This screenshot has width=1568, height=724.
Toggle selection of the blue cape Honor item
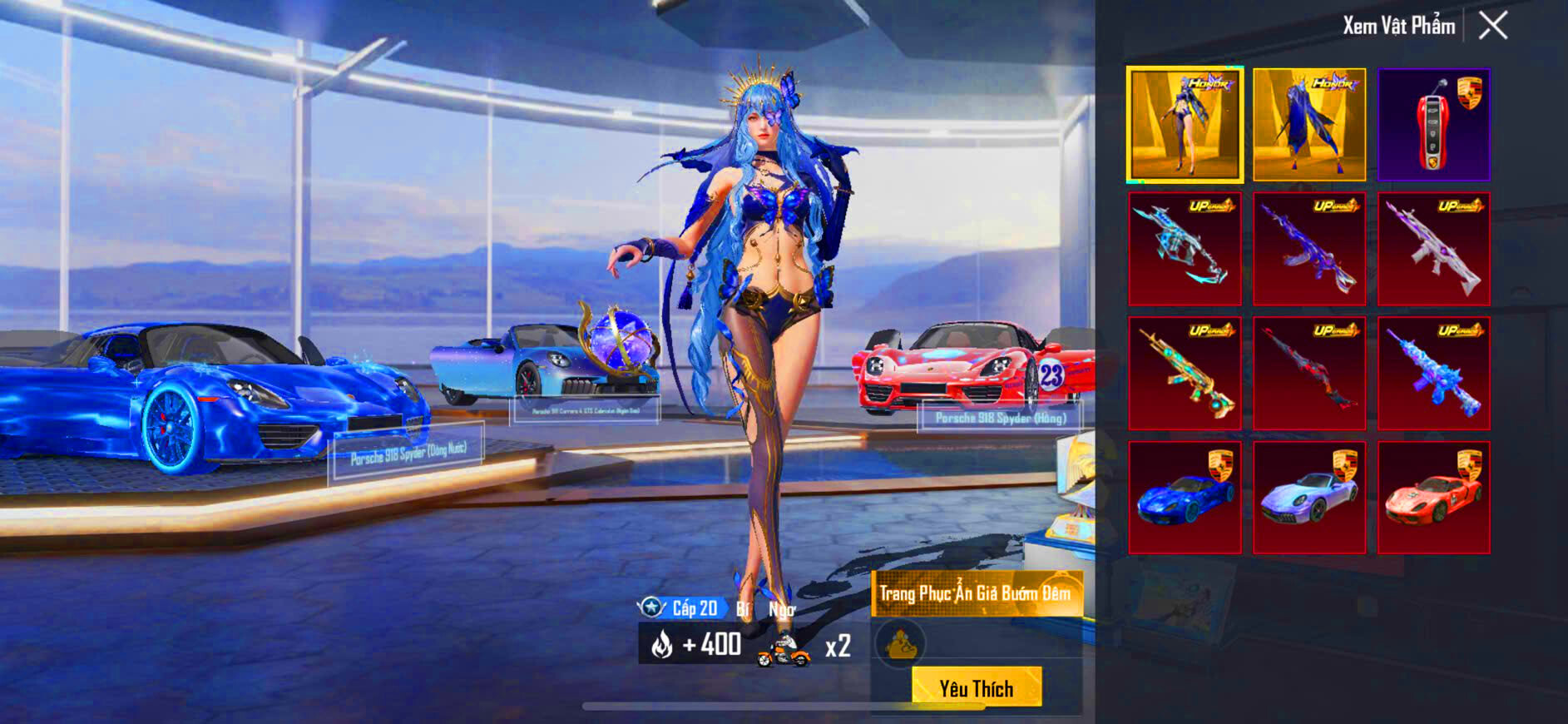[x=1308, y=123]
